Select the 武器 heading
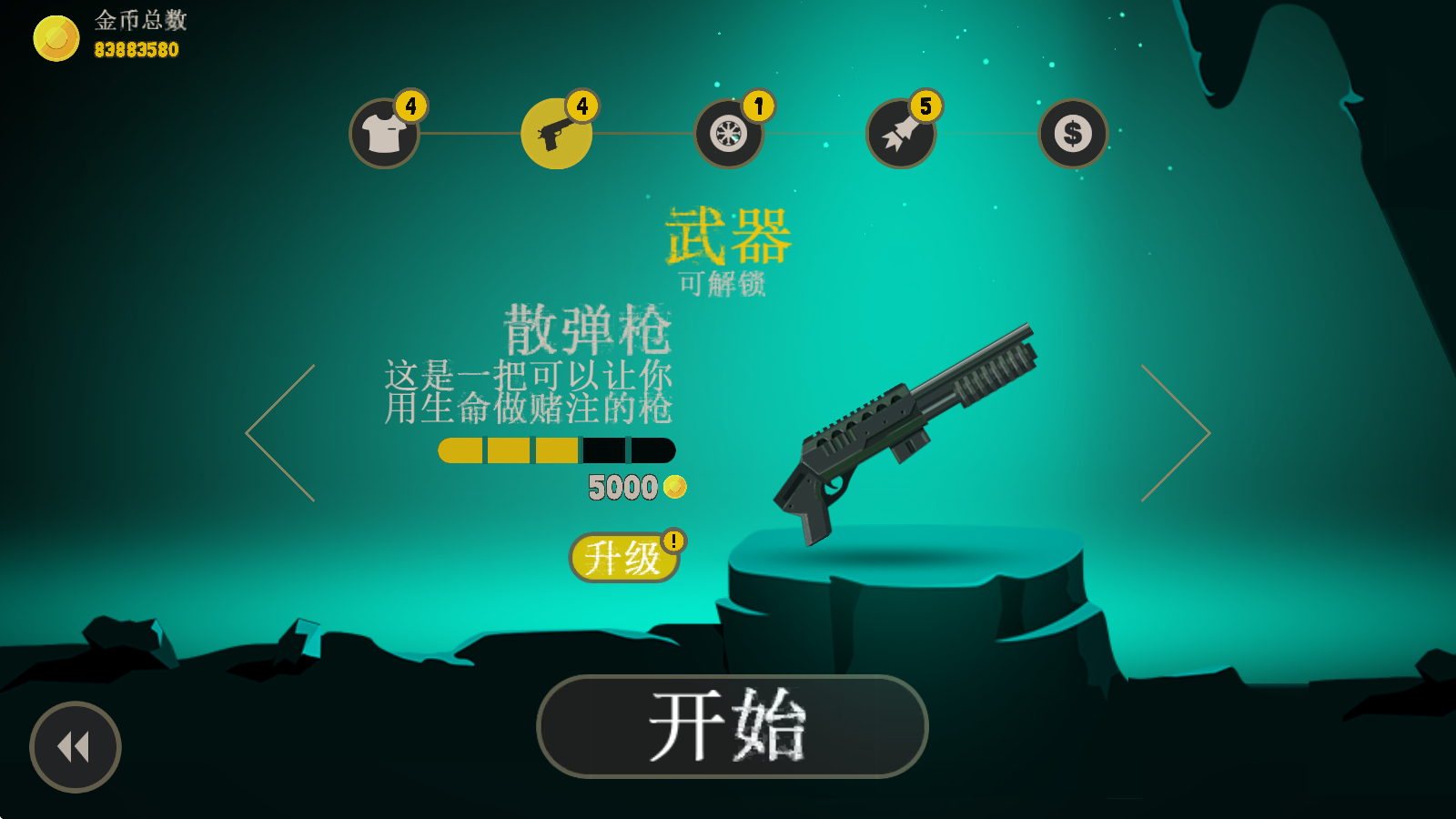Screen dimensions: 1456x819 (x=728, y=237)
